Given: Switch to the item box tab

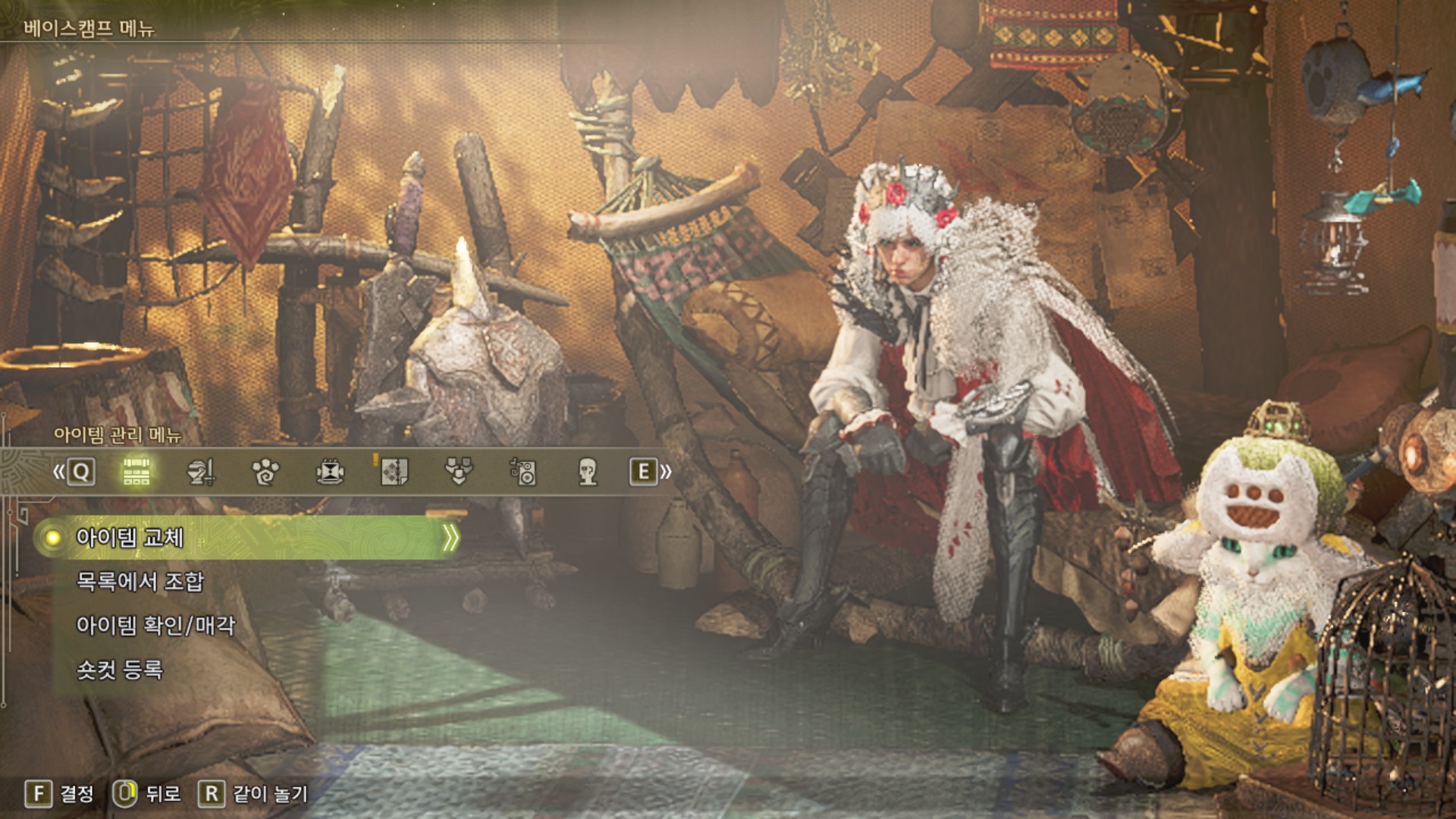Looking at the screenshot, I should pyautogui.click(x=136, y=472).
